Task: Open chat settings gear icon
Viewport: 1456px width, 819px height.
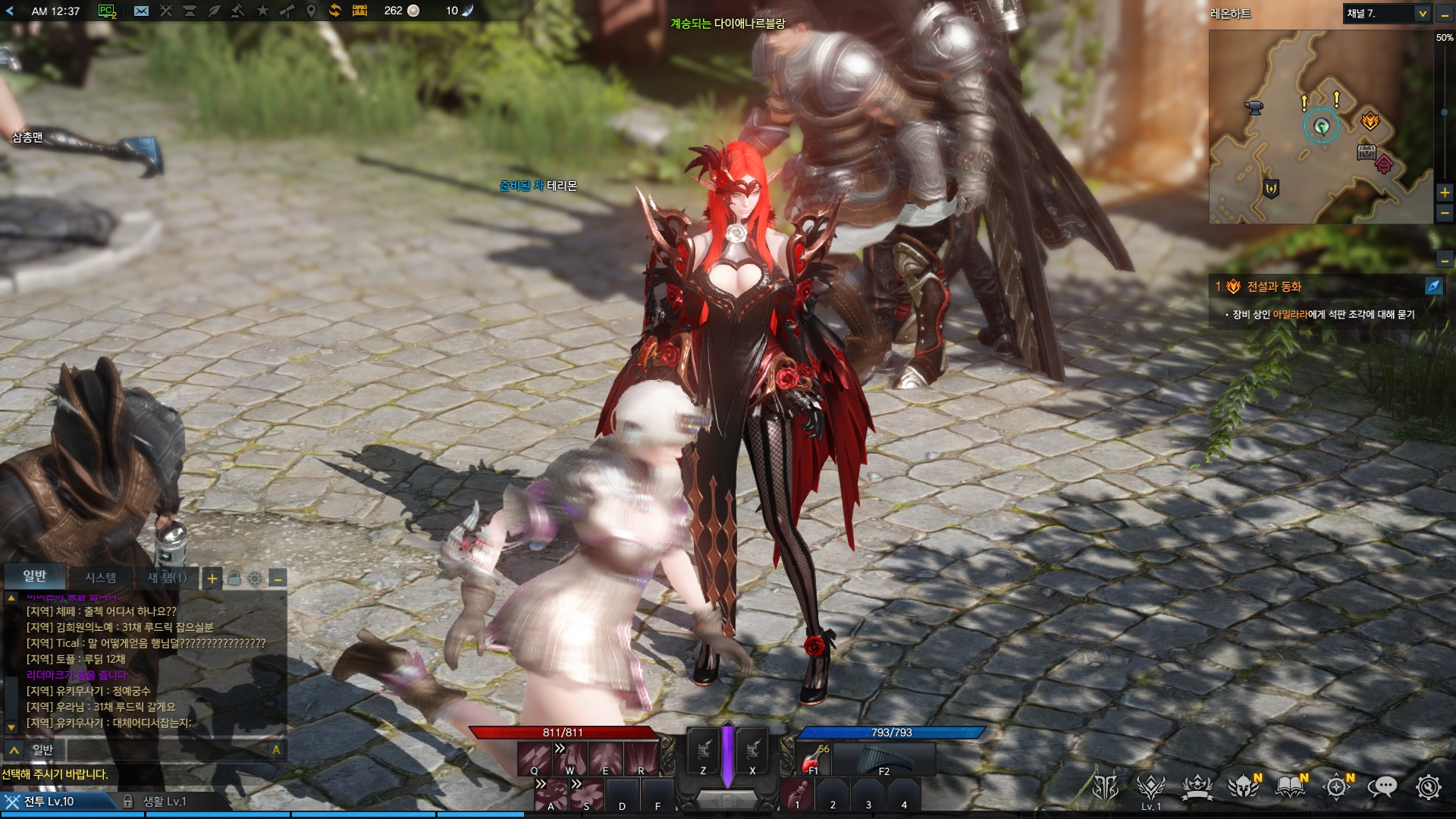Action: point(255,579)
